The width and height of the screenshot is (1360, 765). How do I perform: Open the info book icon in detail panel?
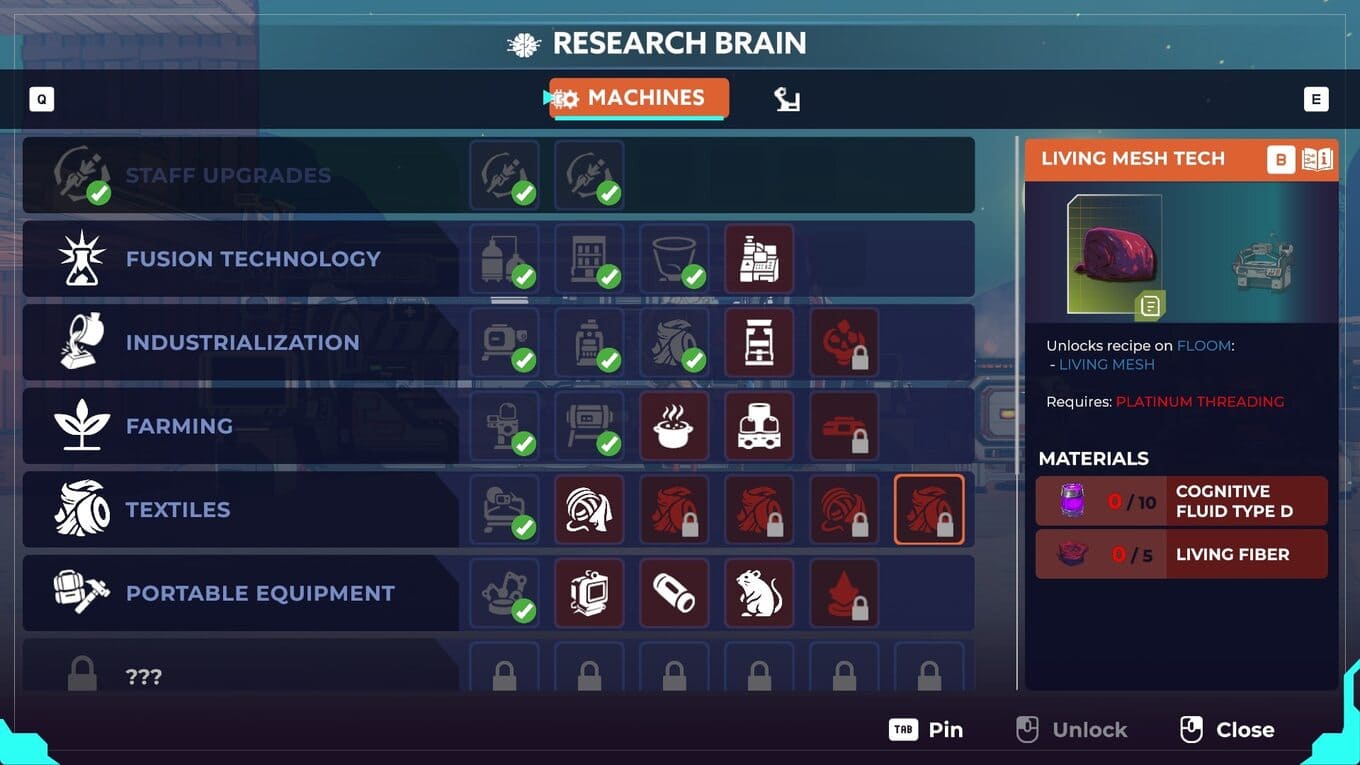tap(1317, 160)
